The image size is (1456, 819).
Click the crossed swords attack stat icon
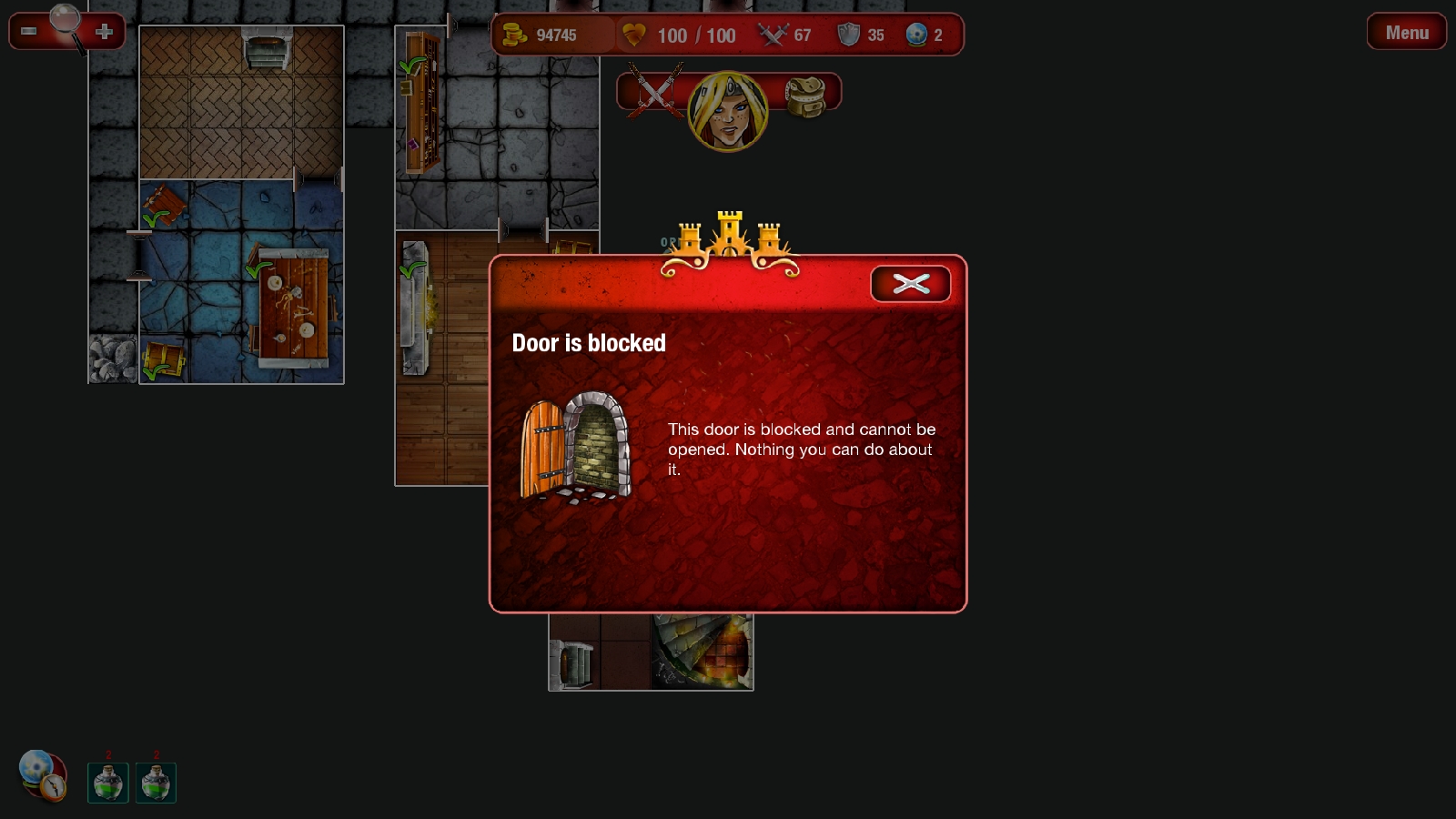[x=772, y=35]
